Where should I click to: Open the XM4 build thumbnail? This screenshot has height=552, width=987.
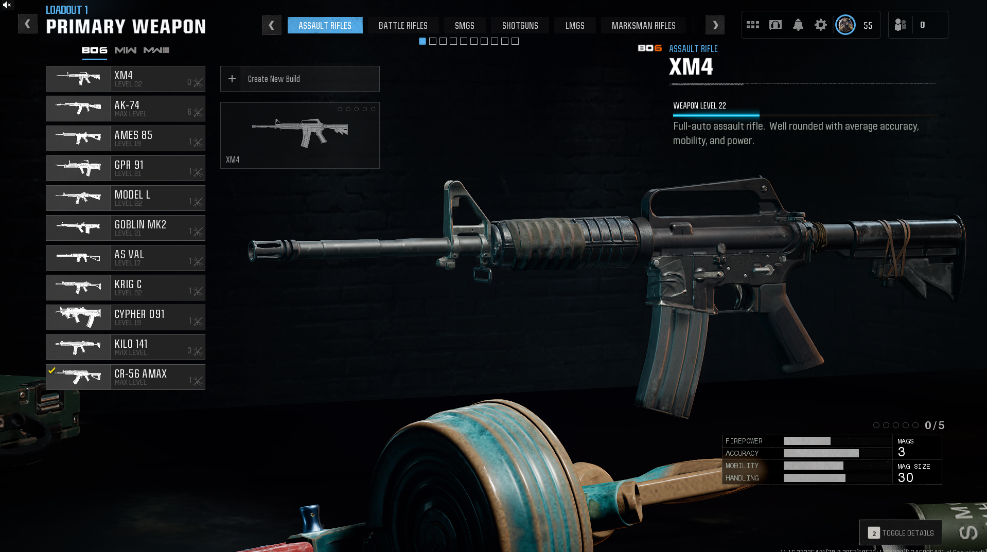coord(299,135)
